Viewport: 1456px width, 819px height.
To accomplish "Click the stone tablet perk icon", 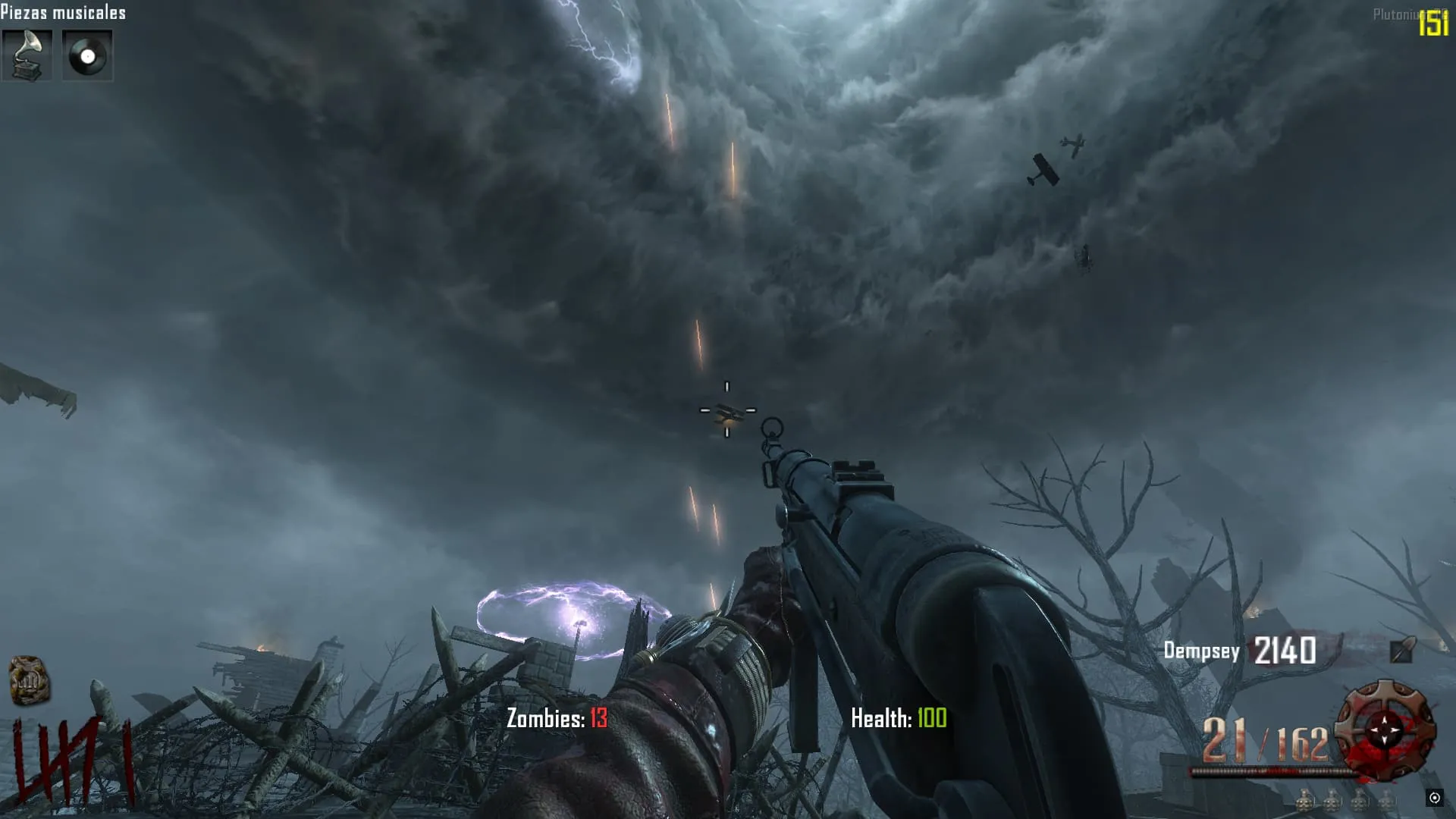I will point(30,680).
